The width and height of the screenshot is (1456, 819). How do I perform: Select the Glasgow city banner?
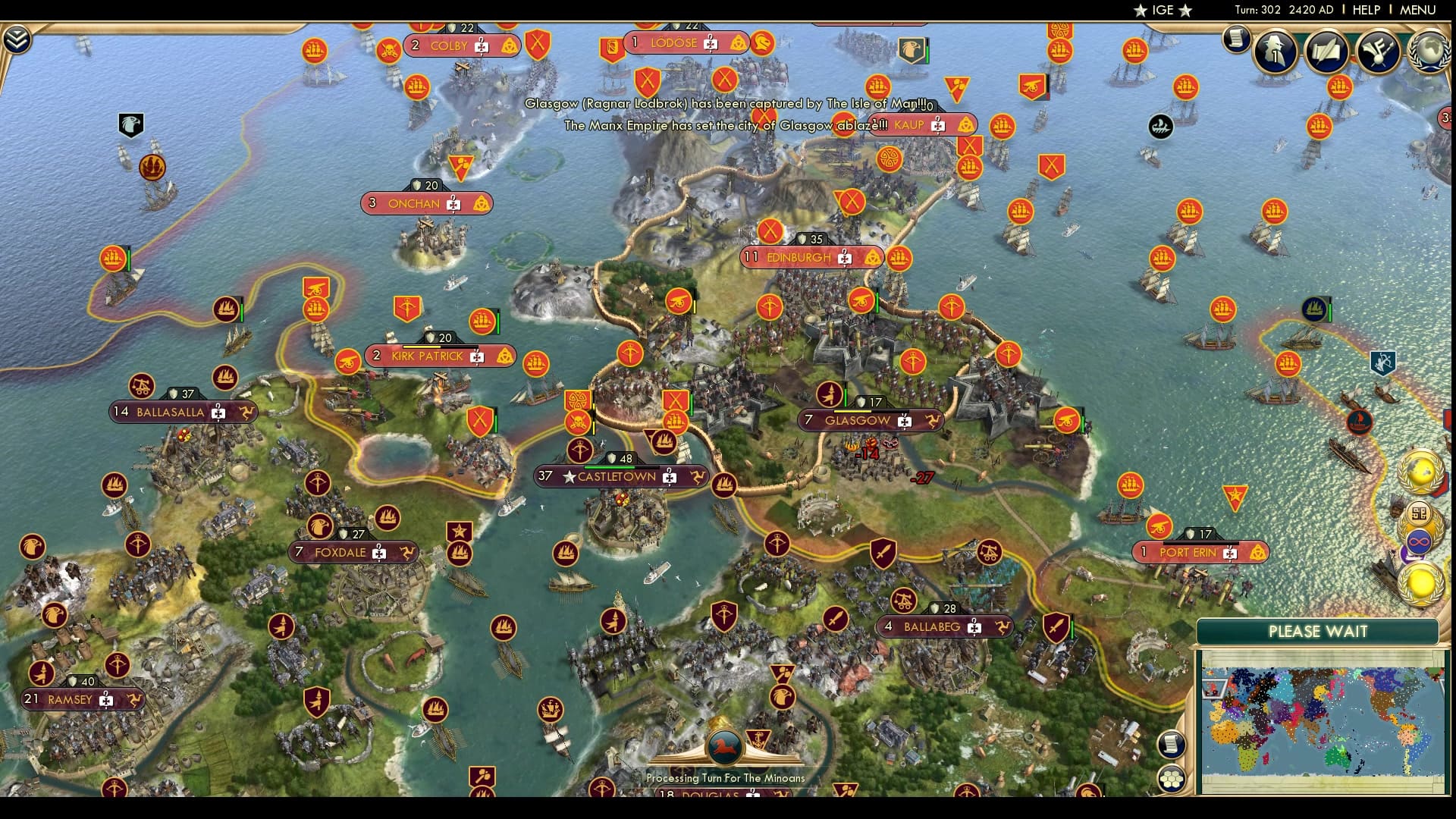coord(858,419)
